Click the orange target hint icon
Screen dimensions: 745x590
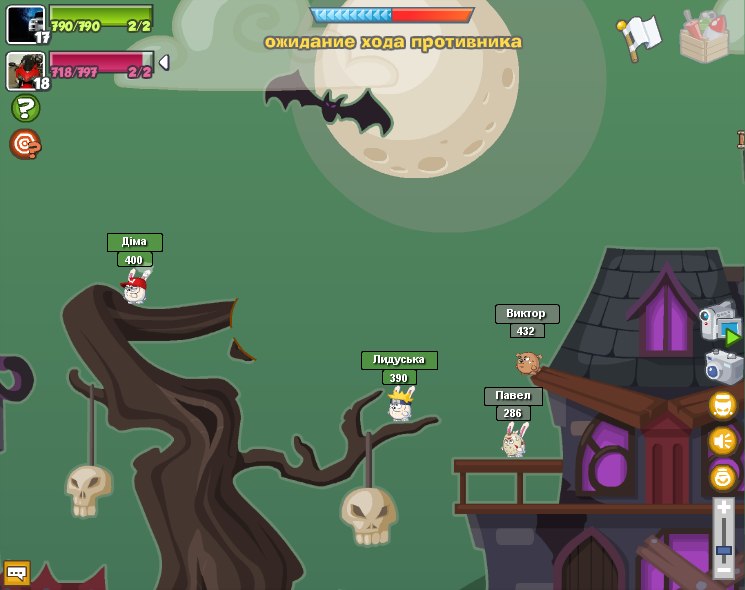[x=25, y=145]
